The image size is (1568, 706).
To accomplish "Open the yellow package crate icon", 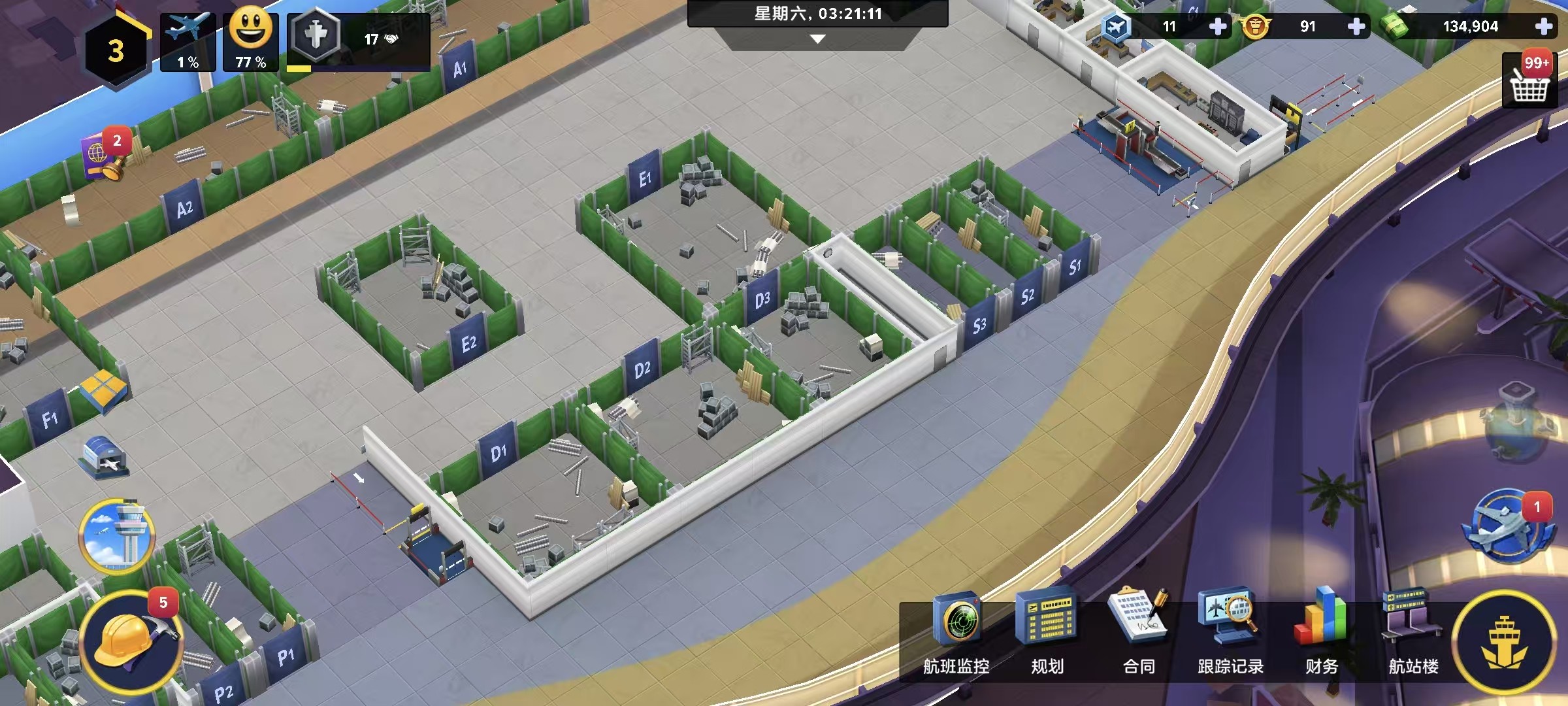I will coord(103,389).
